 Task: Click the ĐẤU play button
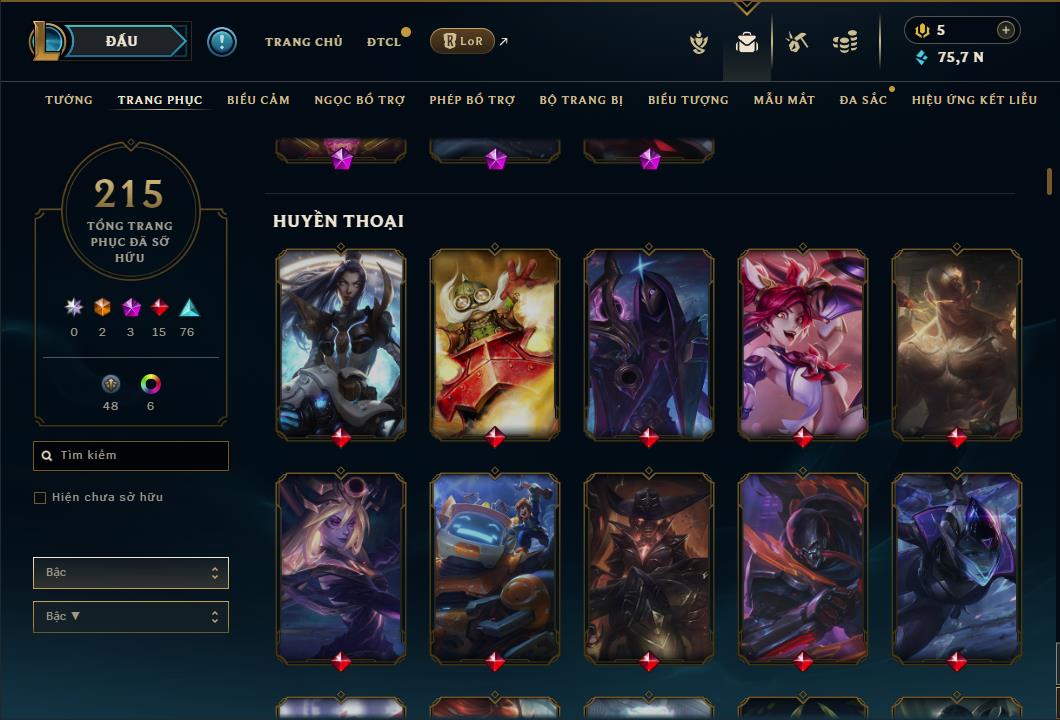point(120,41)
